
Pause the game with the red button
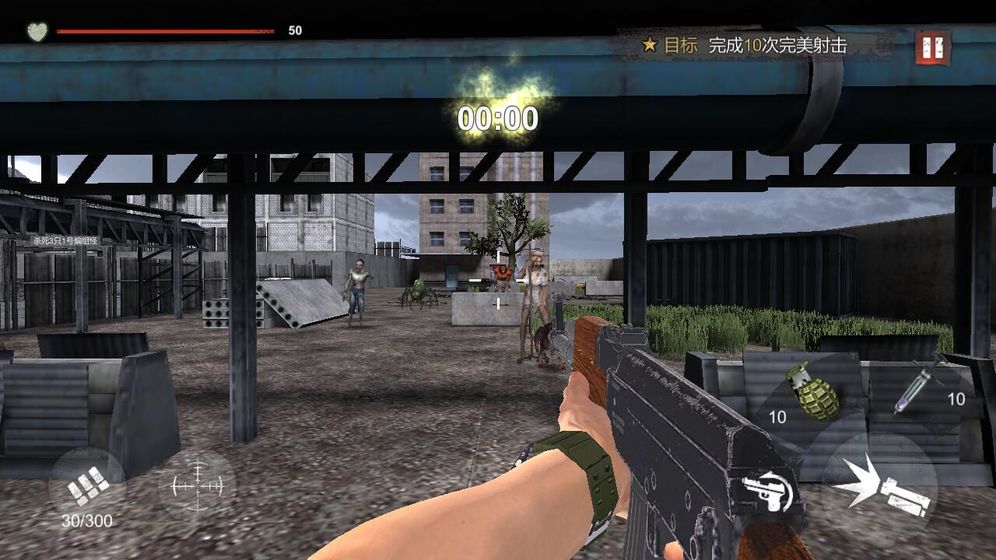coord(932,47)
